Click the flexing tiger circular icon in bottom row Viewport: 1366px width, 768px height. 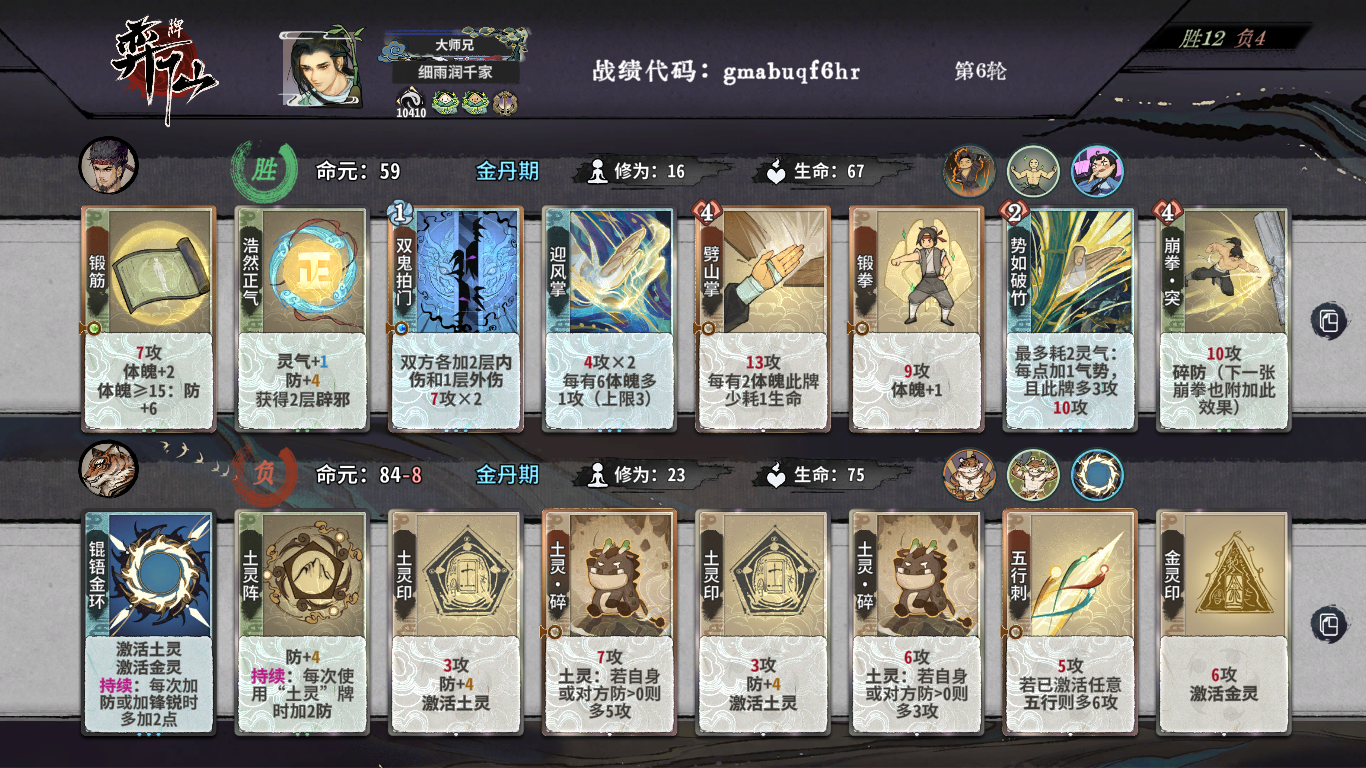(1032, 477)
